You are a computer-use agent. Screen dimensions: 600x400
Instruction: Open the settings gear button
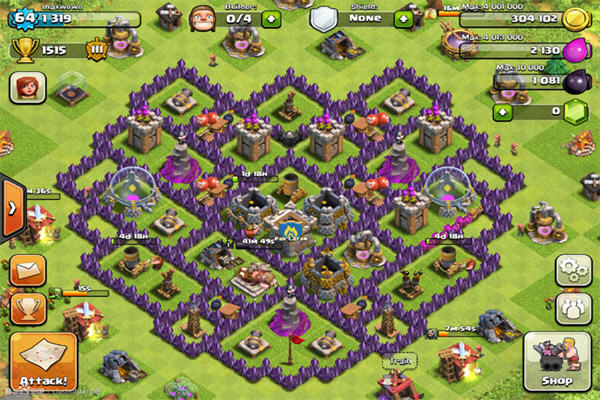(571, 268)
